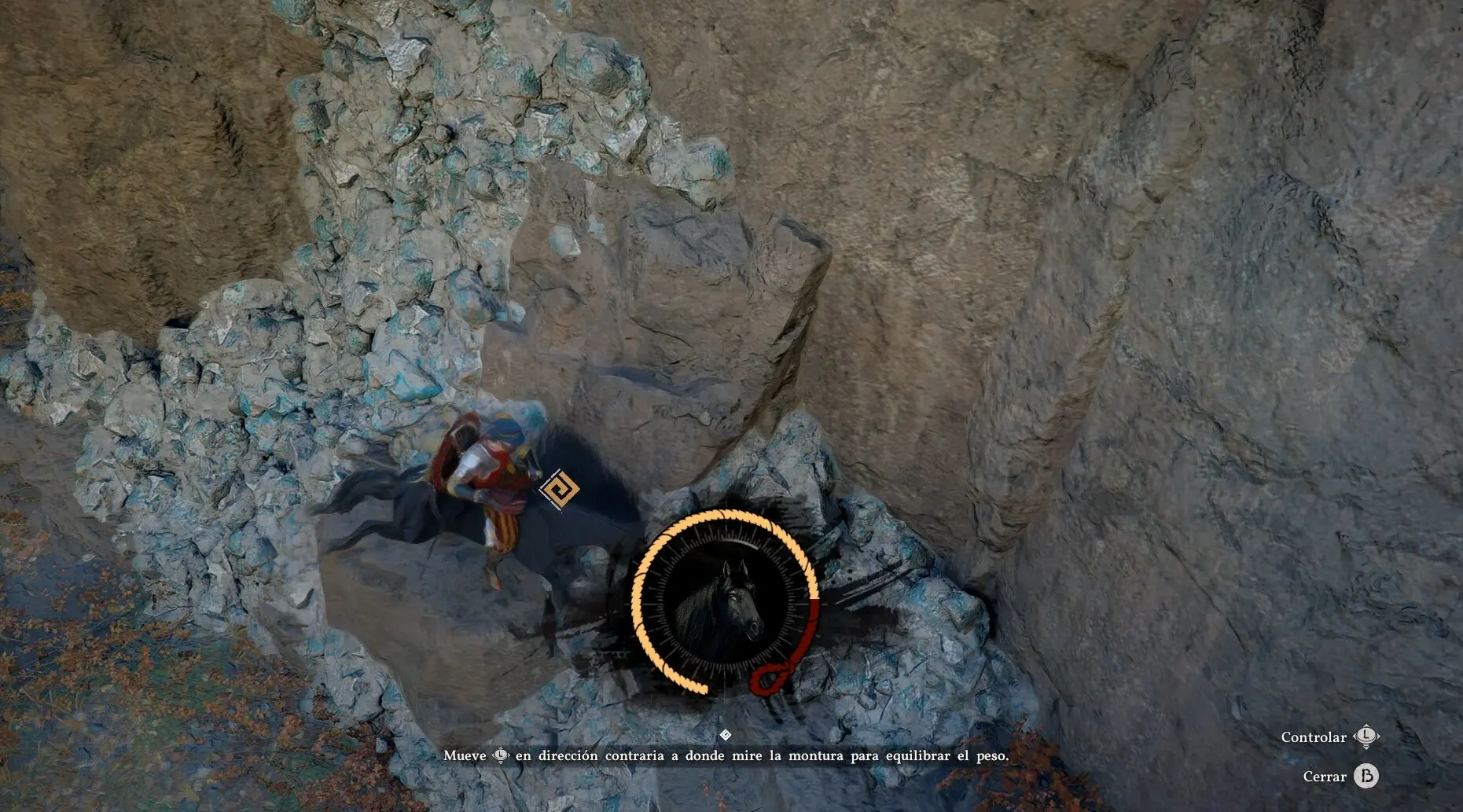Select the golden spiral mount marker
The width and height of the screenshot is (1463, 812).
tap(560, 489)
